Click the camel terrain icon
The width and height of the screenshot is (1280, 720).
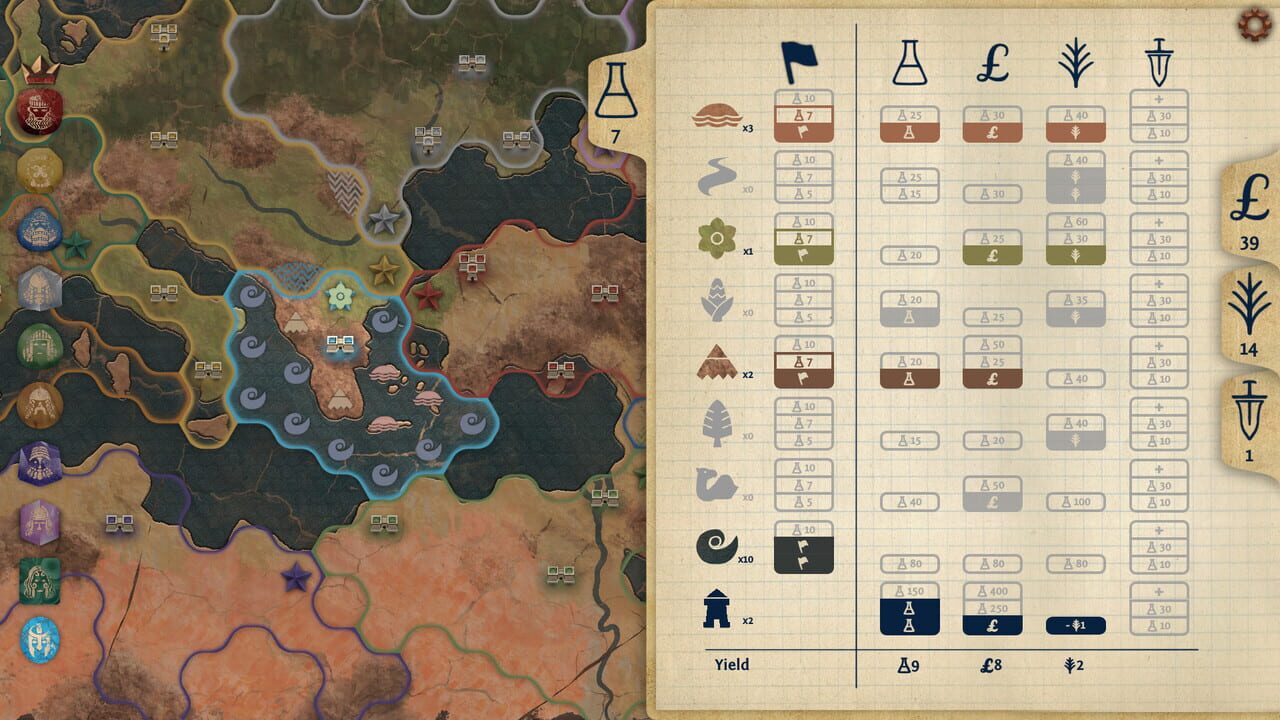pyautogui.click(x=717, y=484)
